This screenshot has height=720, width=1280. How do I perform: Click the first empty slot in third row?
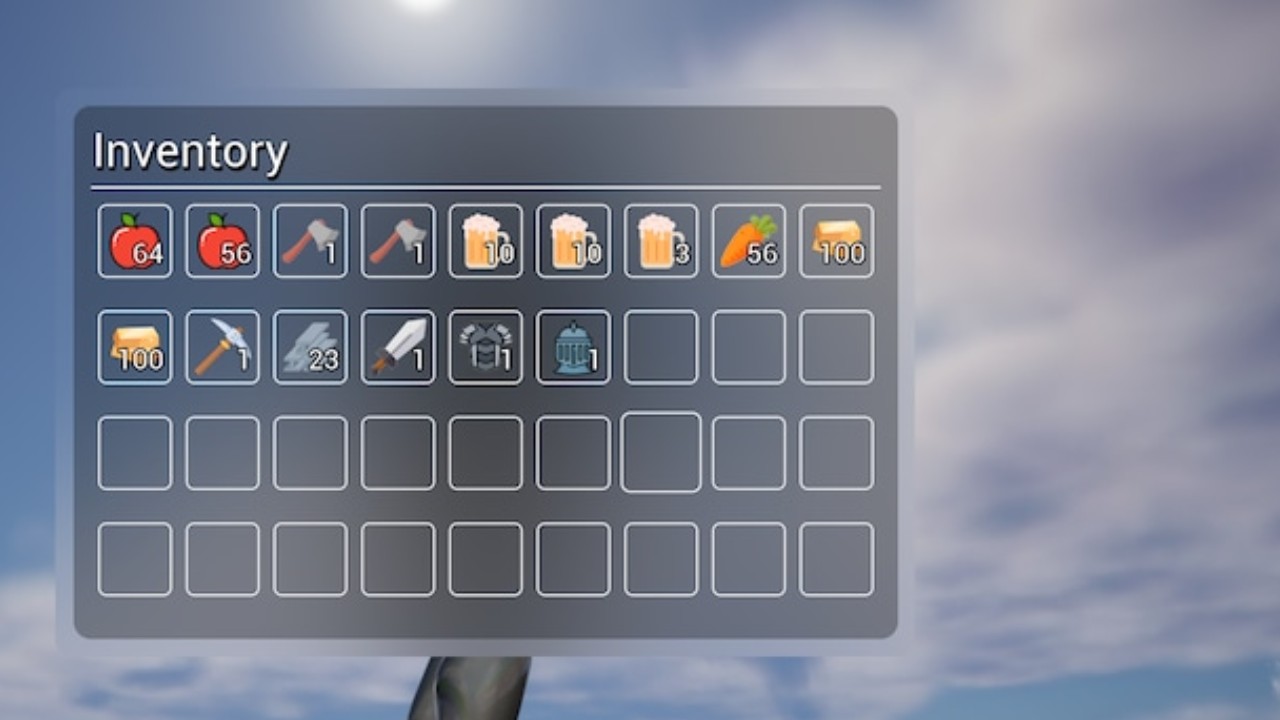[x=134, y=452]
